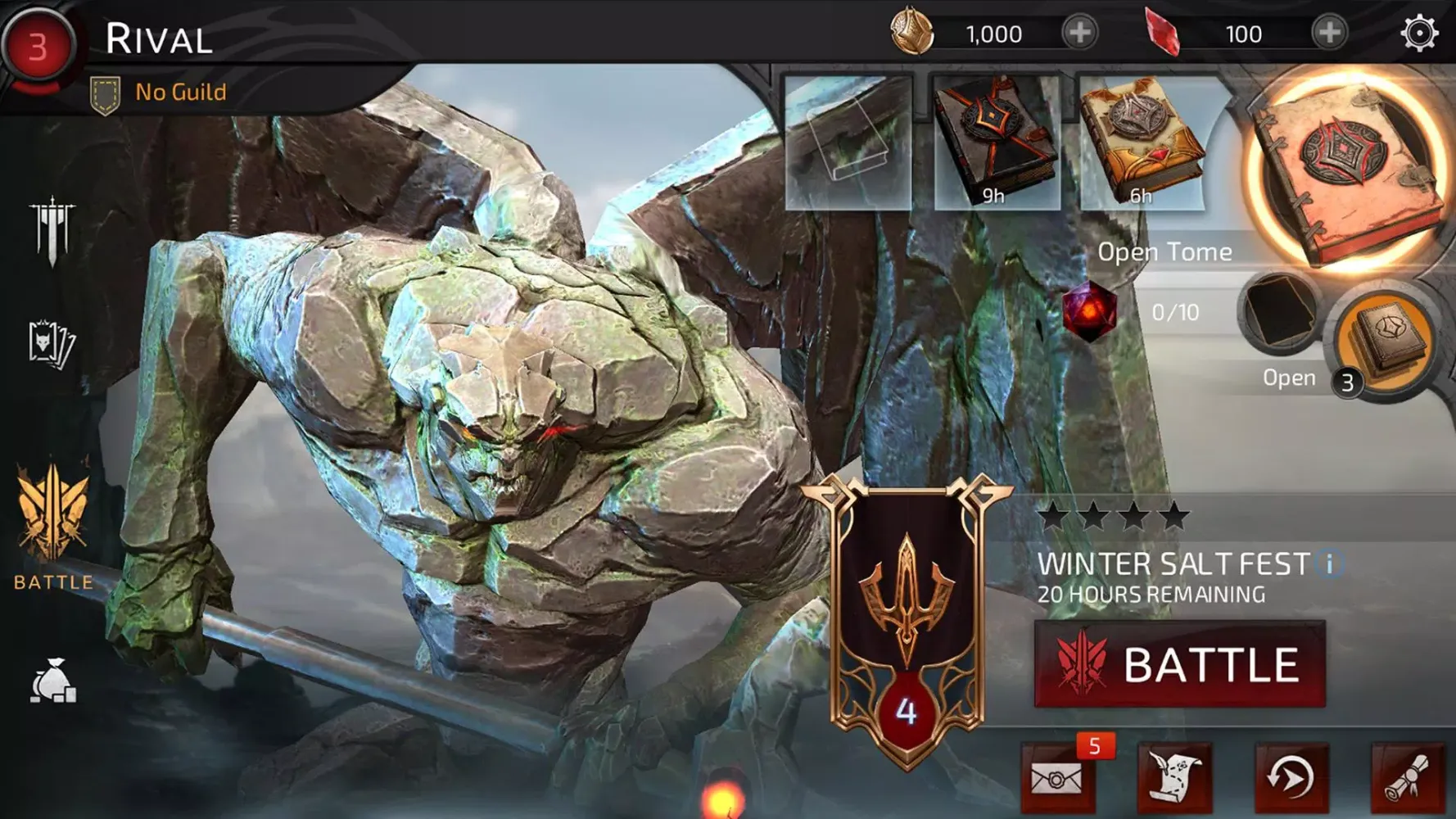Open the treasure sack shop tab
Screen dimensions: 1456x819
53,681
